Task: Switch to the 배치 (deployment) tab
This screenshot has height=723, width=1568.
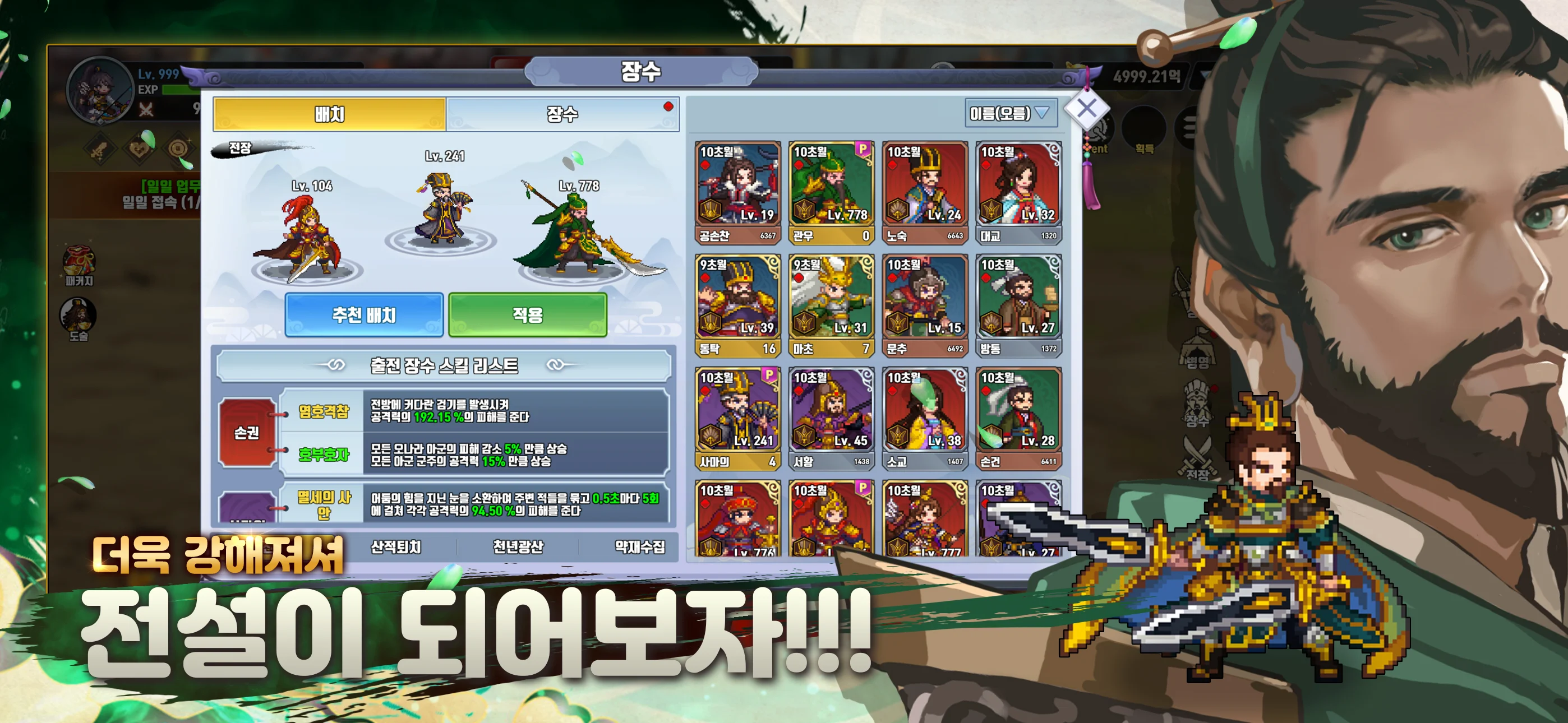Action: tap(329, 115)
